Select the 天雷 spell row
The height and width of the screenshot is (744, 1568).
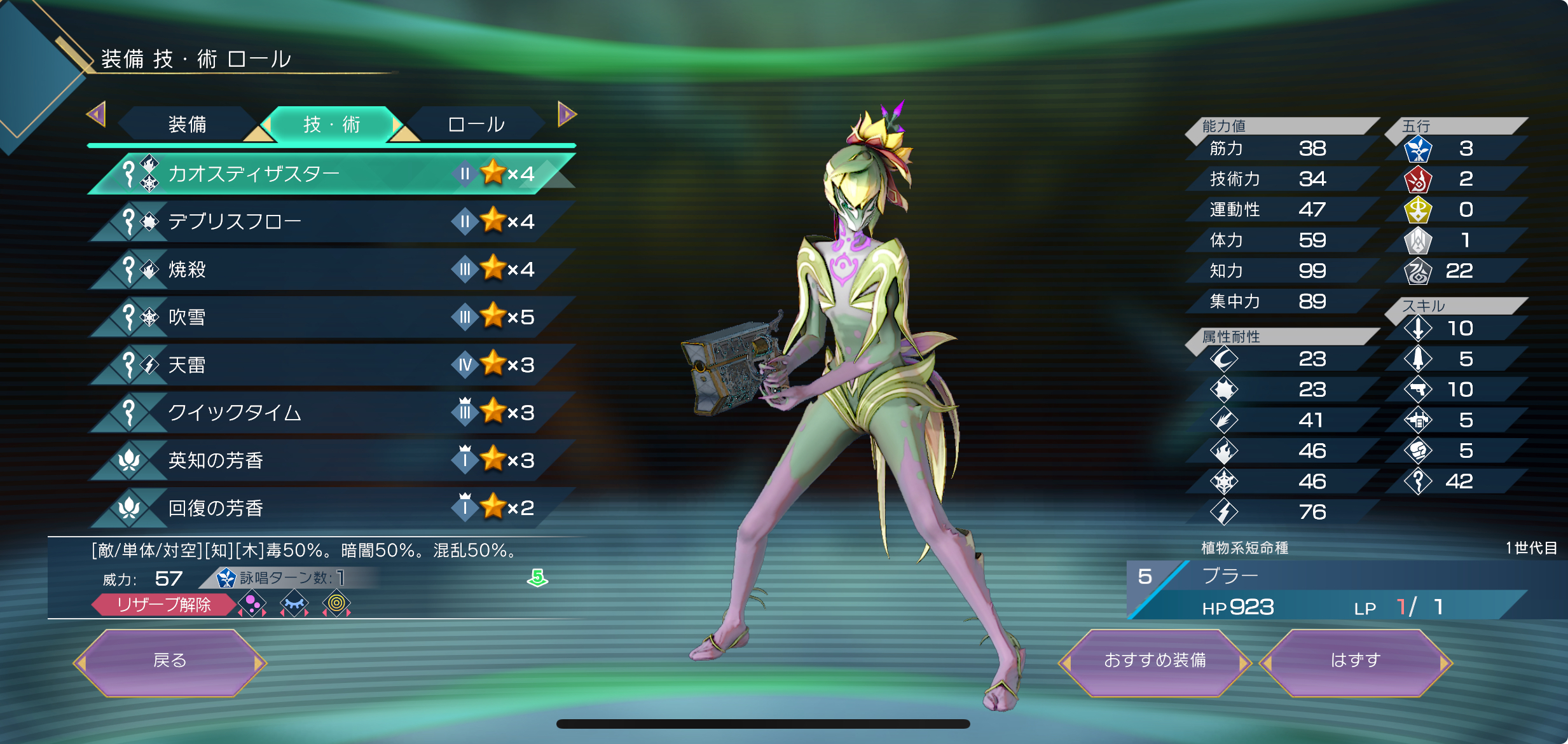331,364
